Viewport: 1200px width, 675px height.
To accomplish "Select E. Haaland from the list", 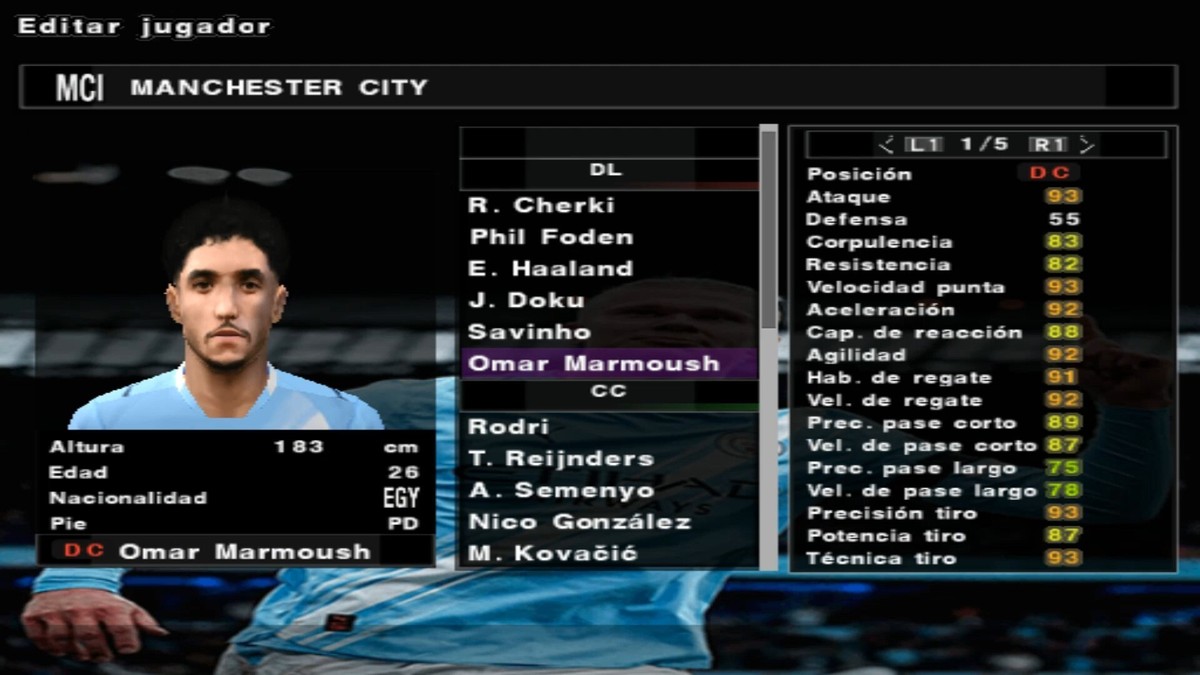I will point(551,269).
